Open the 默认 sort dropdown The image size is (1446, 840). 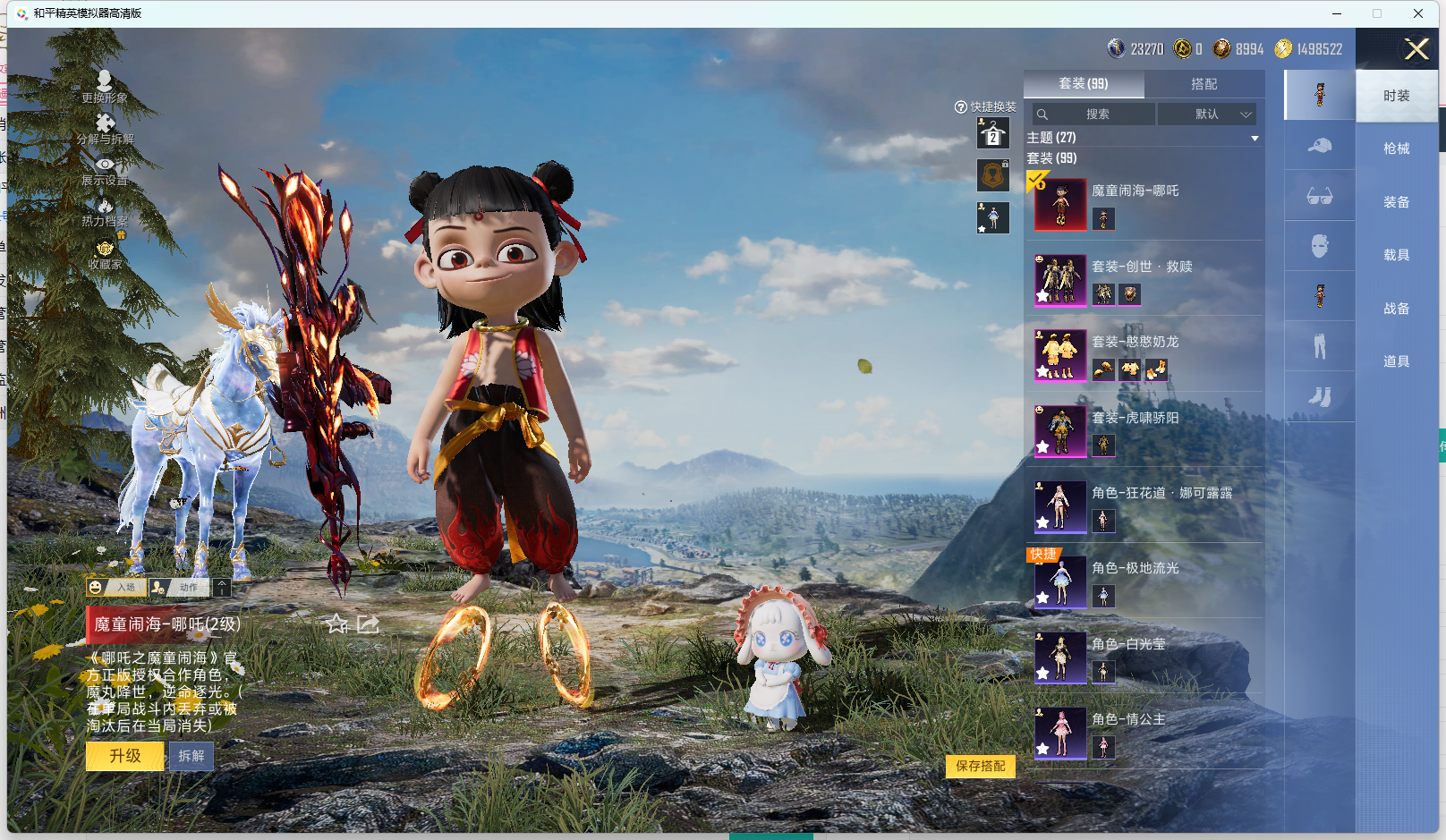click(1207, 115)
